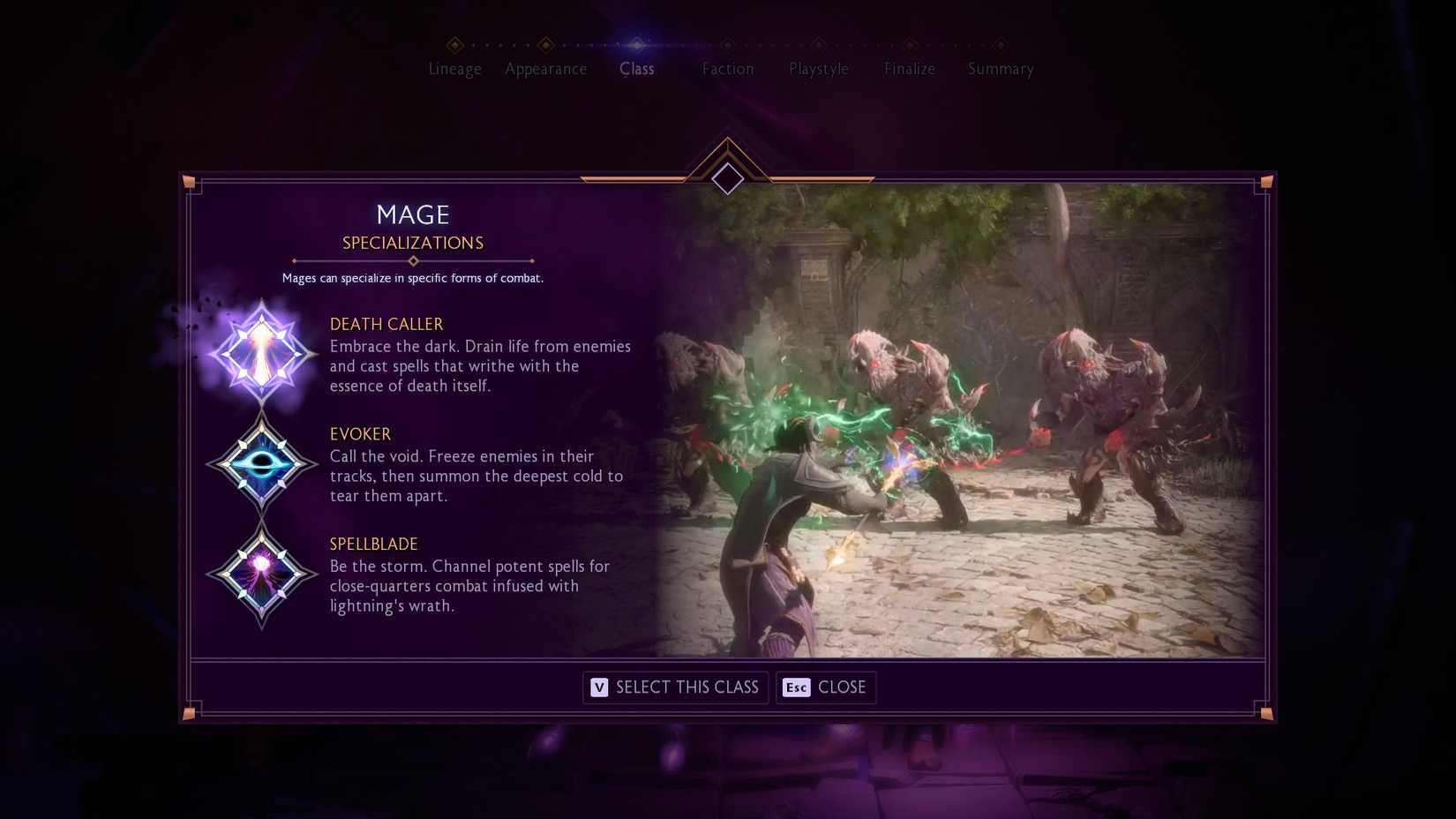Switch to the Appearance step
The image size is (1456, 819).
(x=546, y=69)
